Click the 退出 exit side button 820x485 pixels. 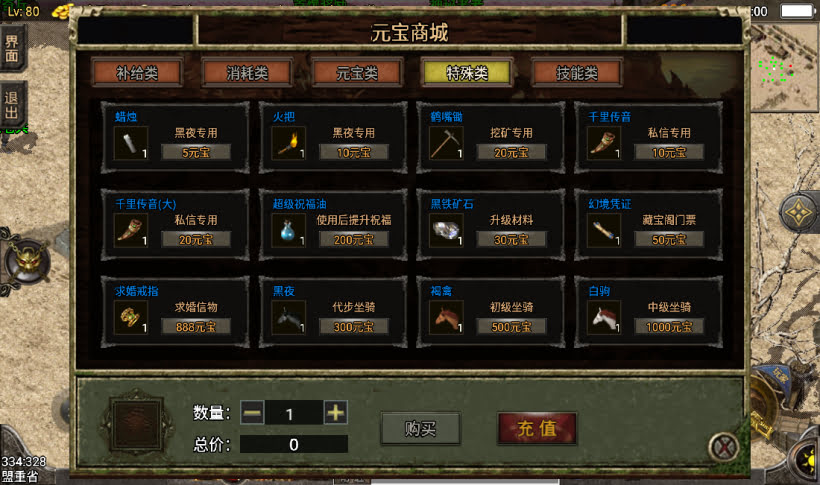(12, 105)
